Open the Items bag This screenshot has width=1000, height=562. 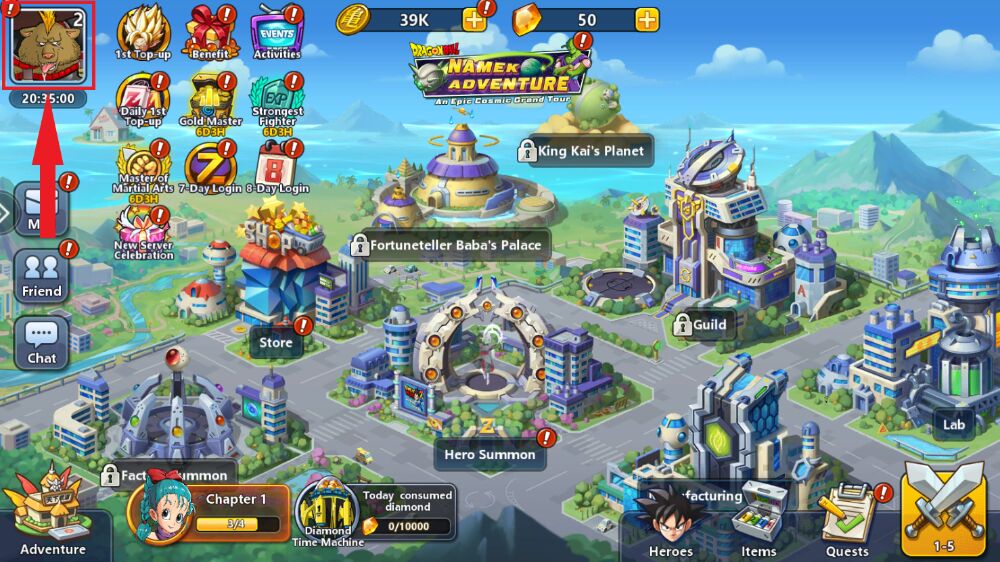758,523
